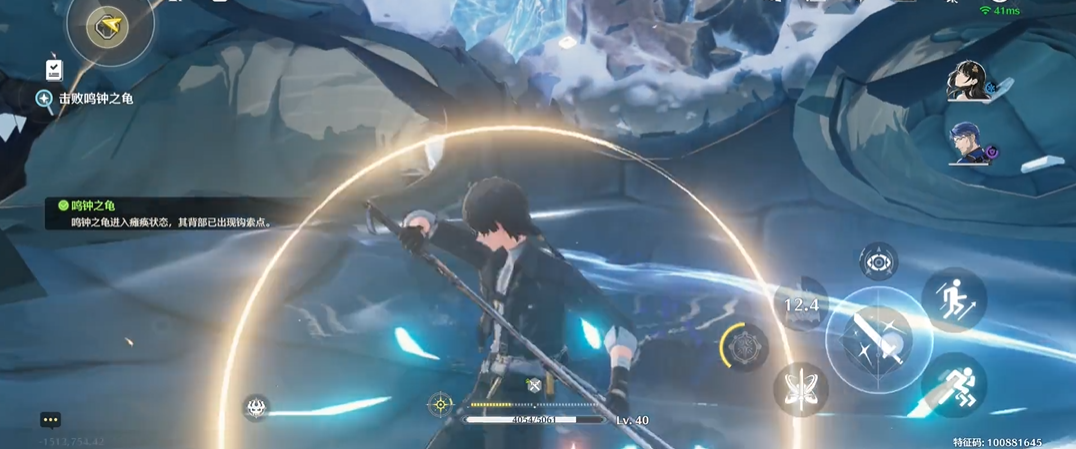The image size is (1076, 449).
Task: Toggle the eye-shaped lock-on target button
Action: [x=878, y=262]
